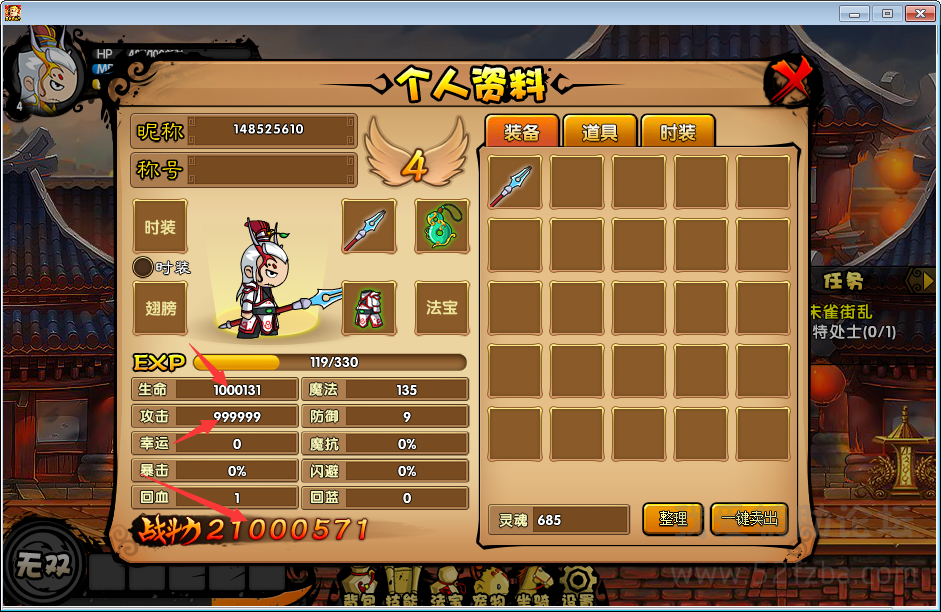Open the 宠物 pet icon
941x612 pixels.
coord(490,587)
